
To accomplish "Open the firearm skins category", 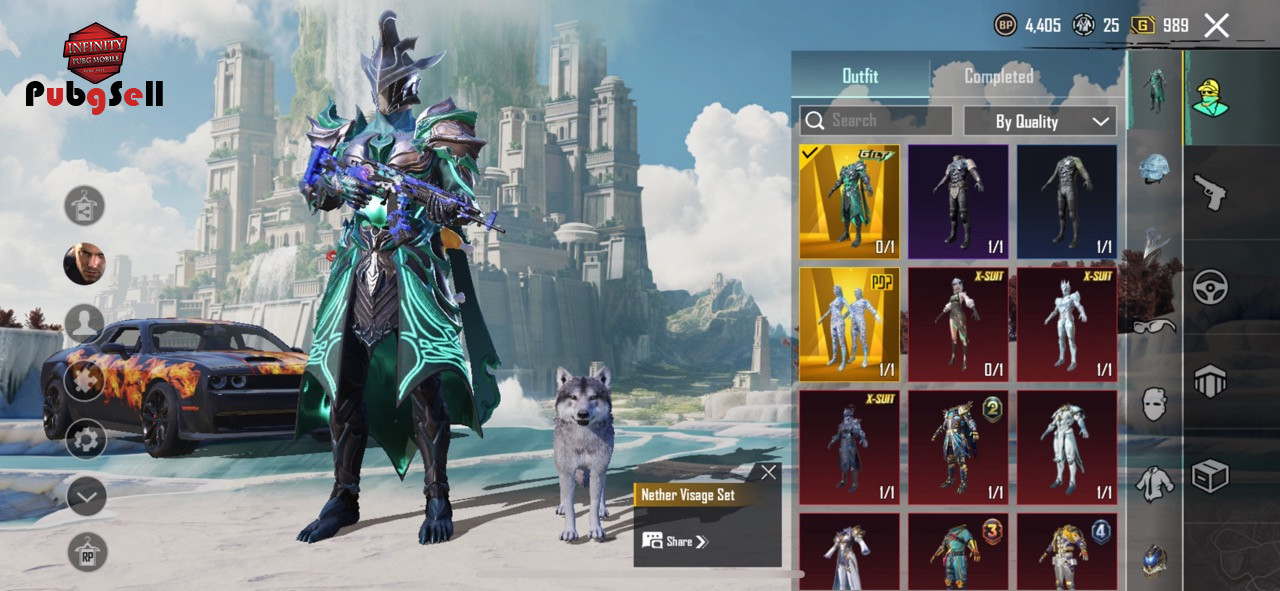I will click(x=1210, y=192).
